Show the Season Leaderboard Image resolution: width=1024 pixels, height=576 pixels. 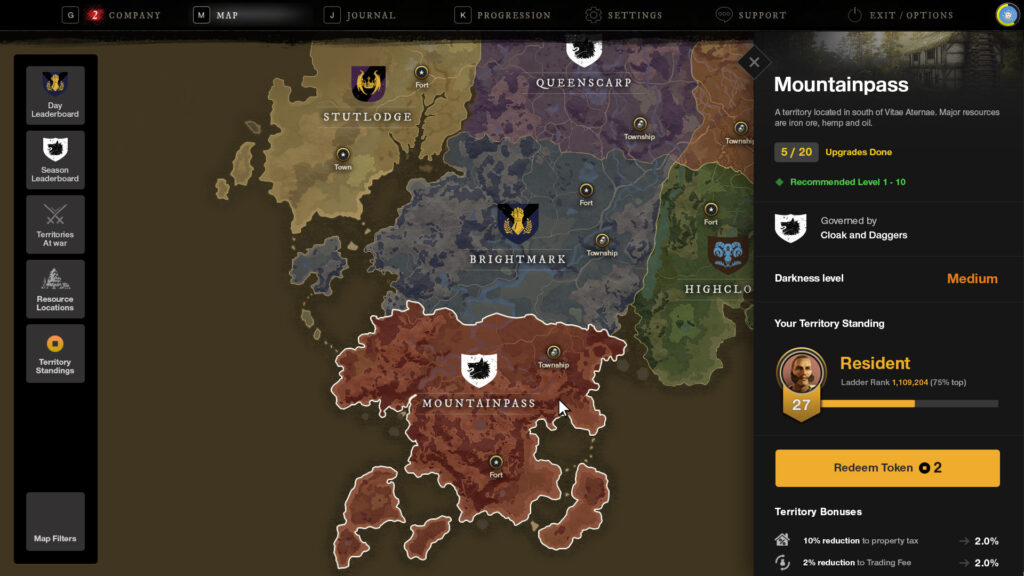(55, 160)
